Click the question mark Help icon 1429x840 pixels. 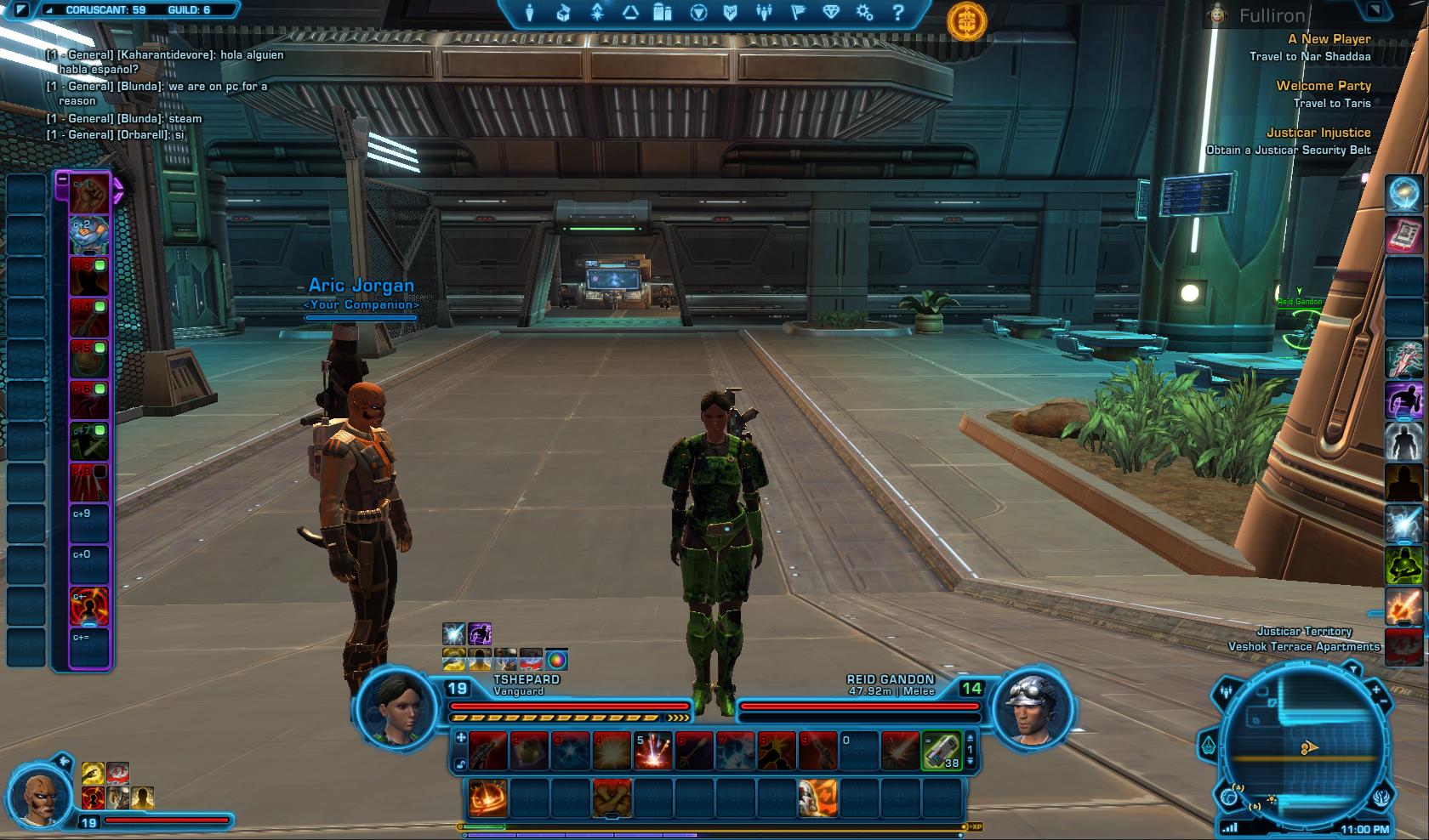[x=898, y=13]
